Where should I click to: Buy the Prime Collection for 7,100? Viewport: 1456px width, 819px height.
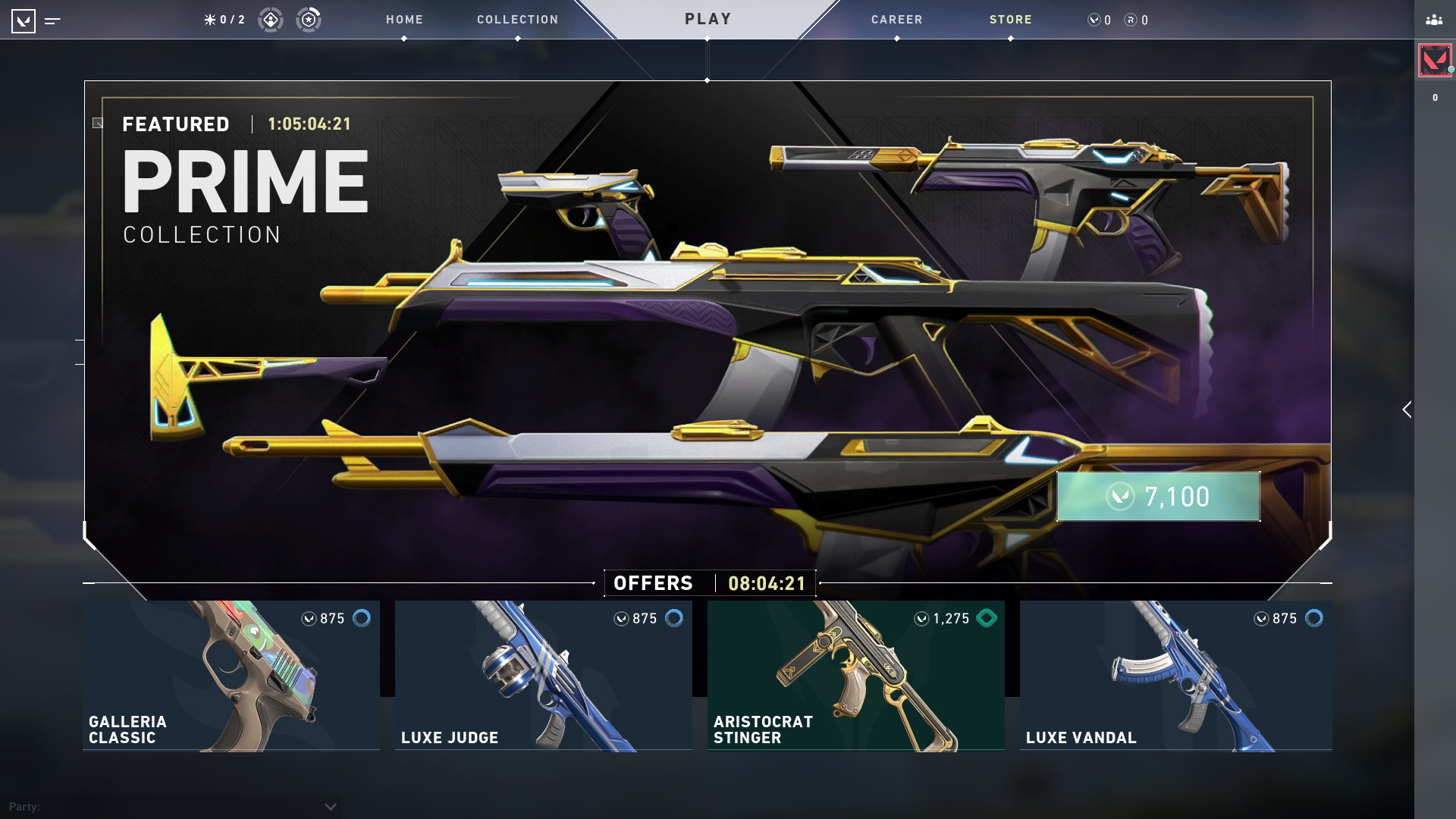pos(1158,497)
